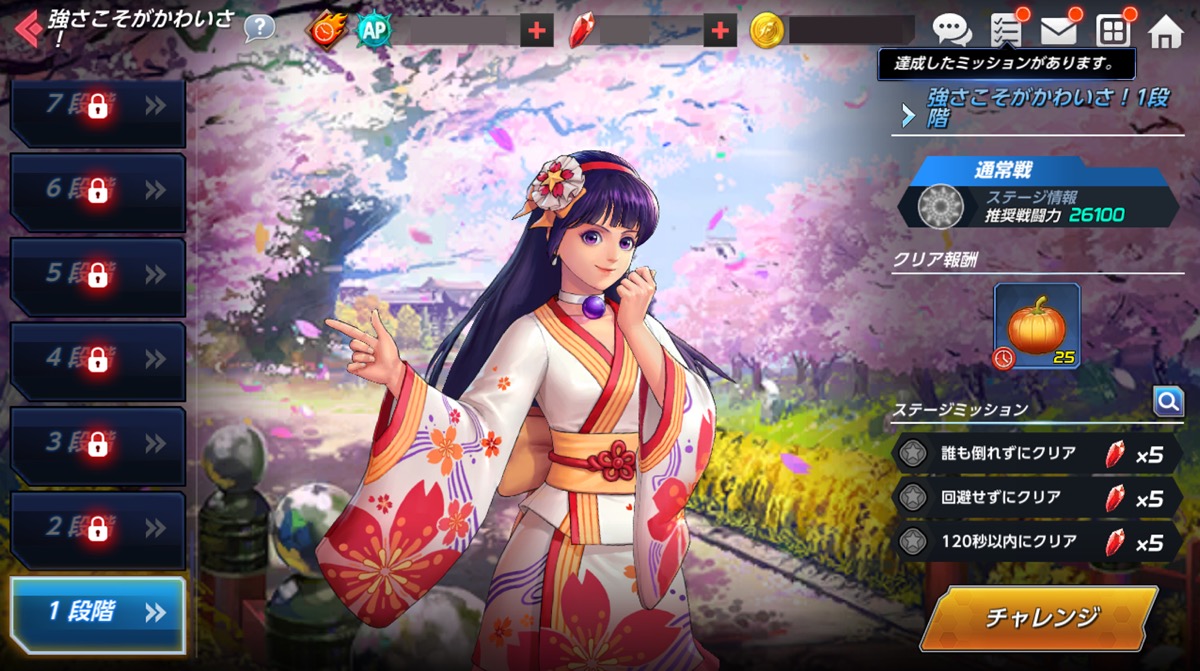The image size is (1200, 671).
Task: Open the help question mark icon
Action: coord(259,28)
